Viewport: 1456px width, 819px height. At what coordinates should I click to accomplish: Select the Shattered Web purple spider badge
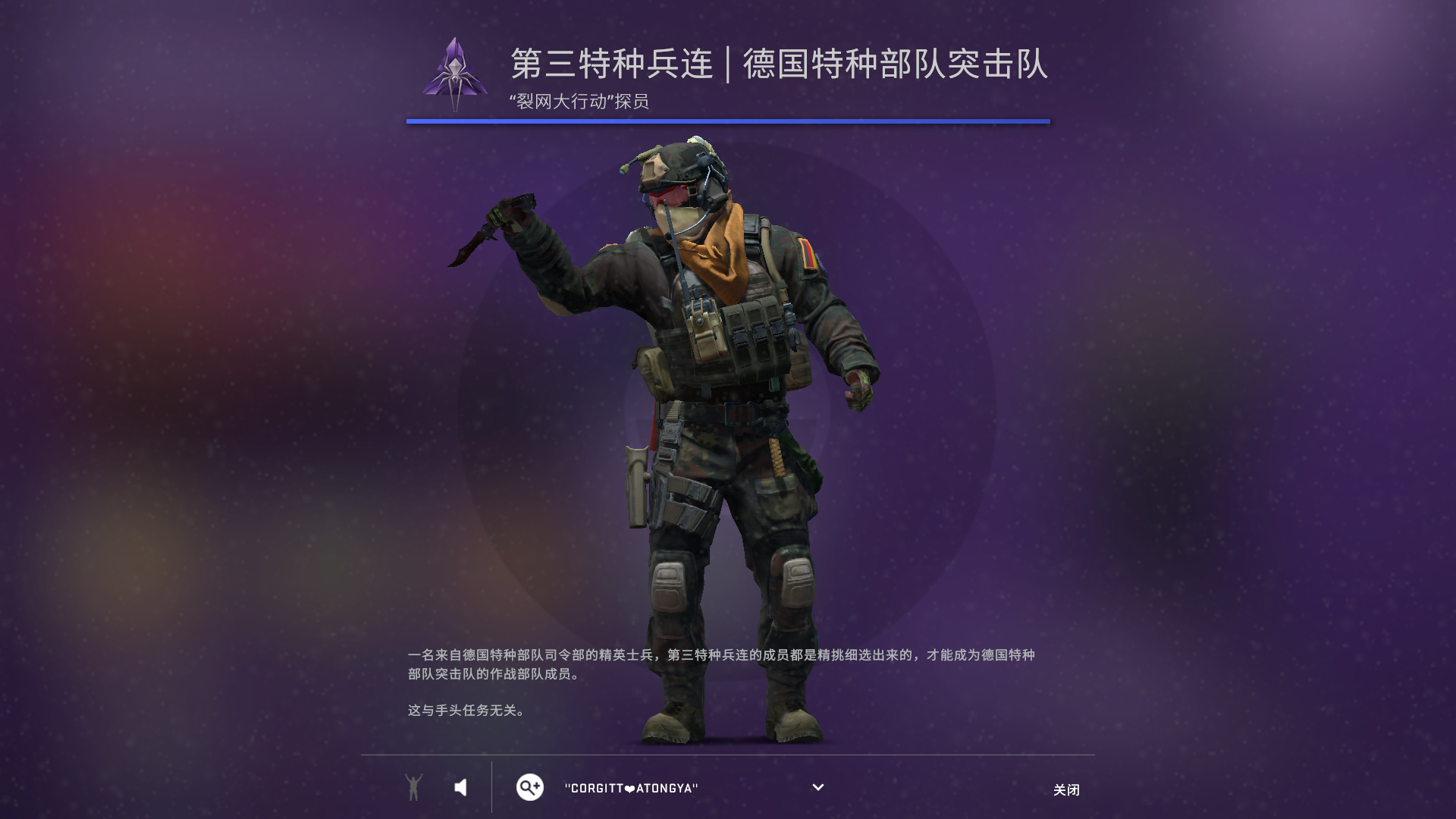(x=453, y=74)
